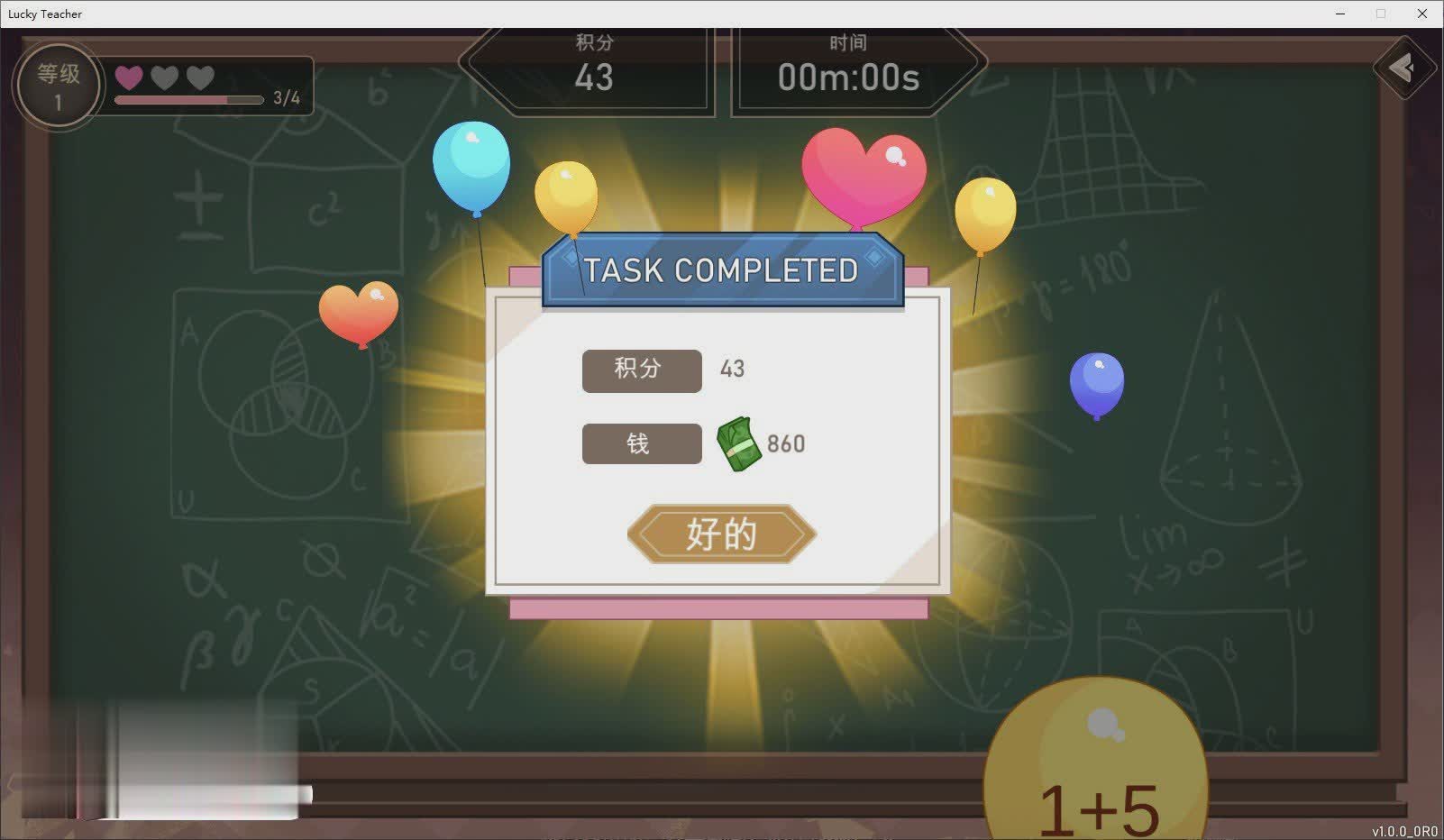Click the 钱 money label in the dialog

[x=642, y=443]
